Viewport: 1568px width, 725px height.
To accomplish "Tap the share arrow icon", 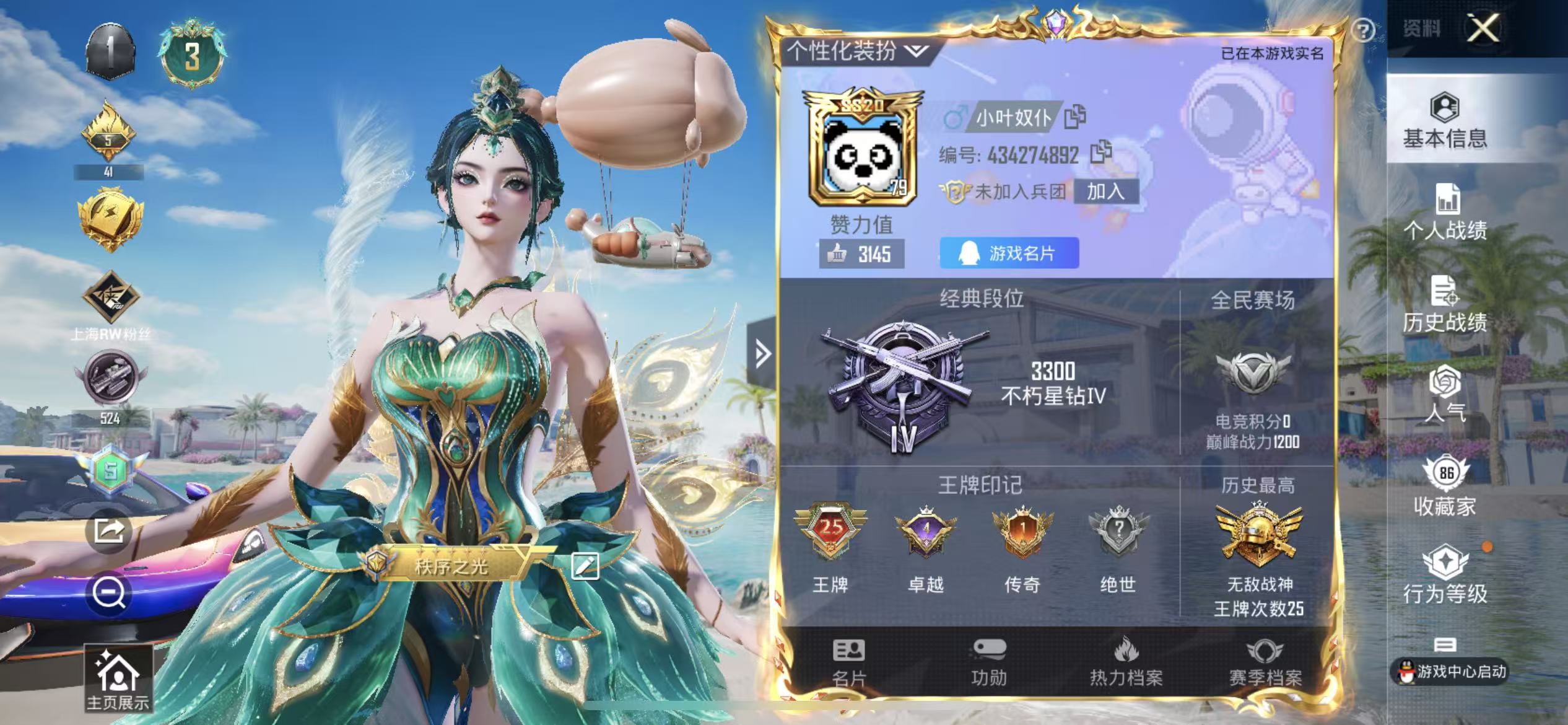I will tap(109, 530).
